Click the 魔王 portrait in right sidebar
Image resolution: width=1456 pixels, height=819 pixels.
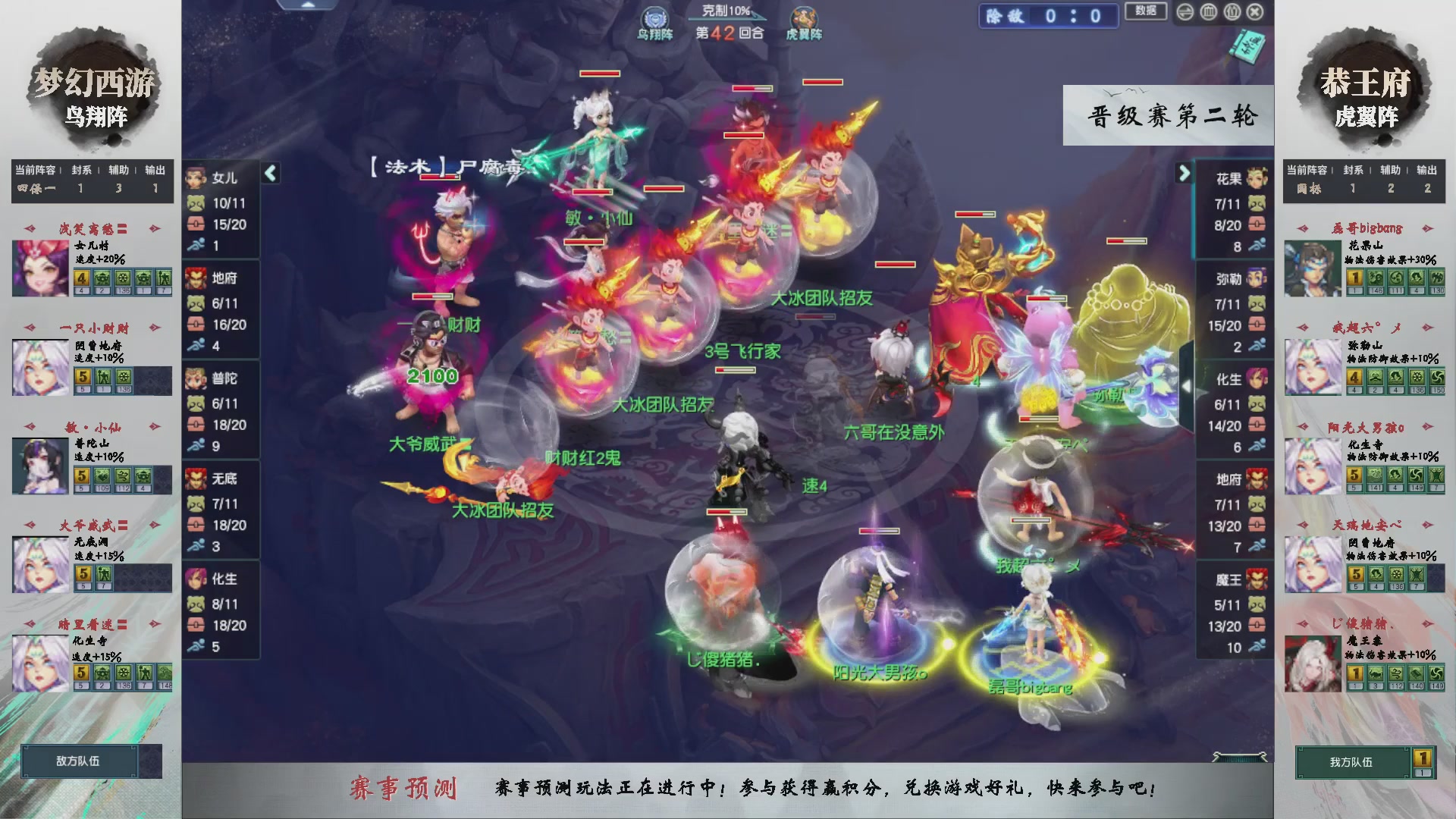click(1257, 579)
